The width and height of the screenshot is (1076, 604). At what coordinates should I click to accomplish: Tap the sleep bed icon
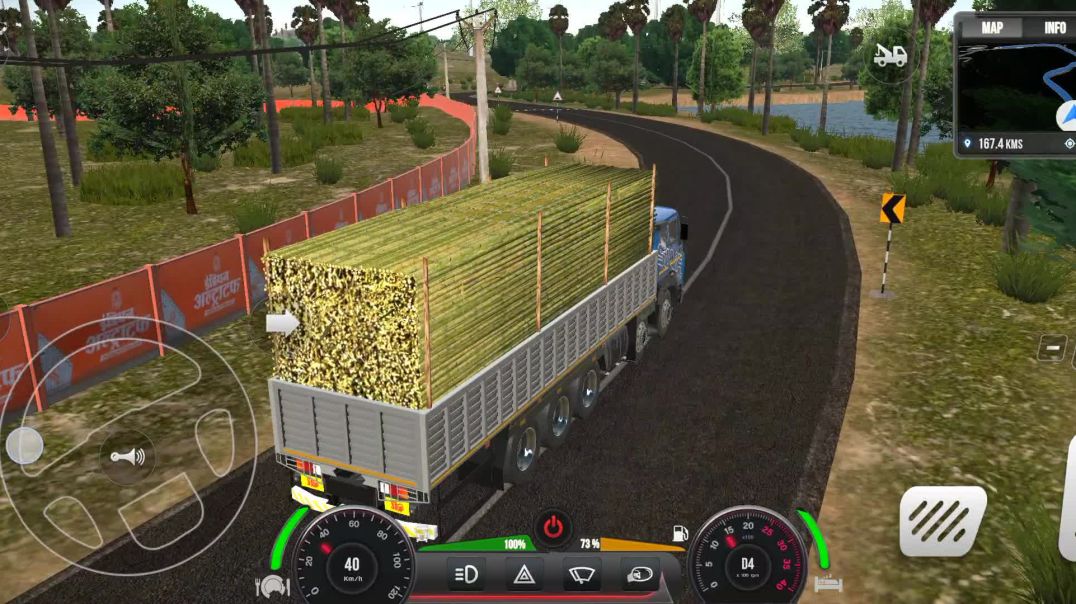pos(829,585)
